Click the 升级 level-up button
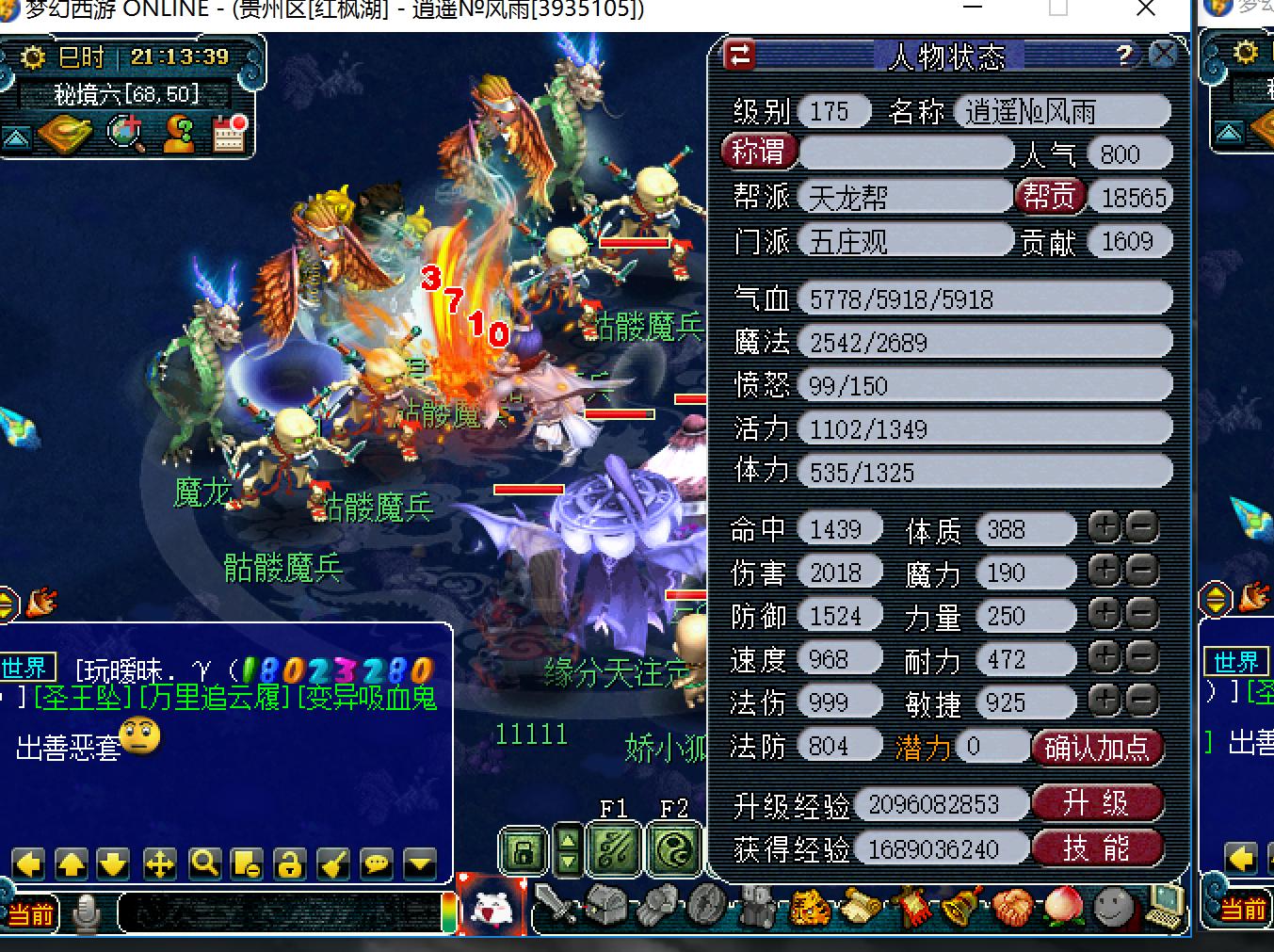 (1097, 803)
